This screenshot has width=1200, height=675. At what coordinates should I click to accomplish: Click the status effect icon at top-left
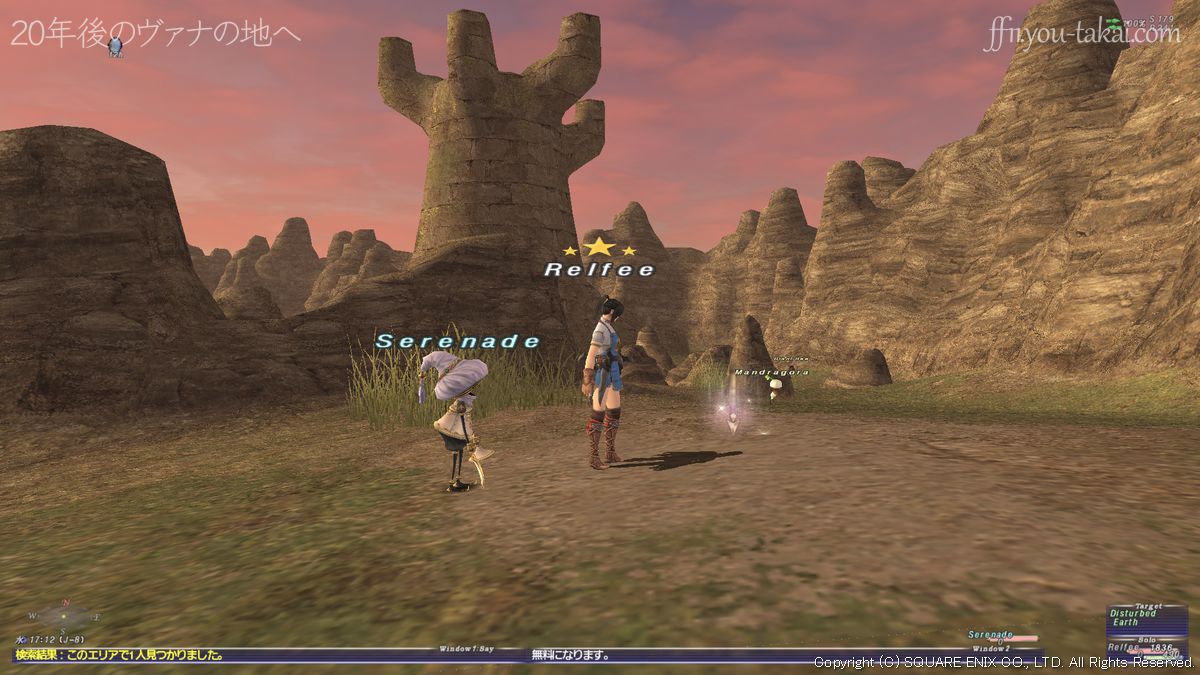[x=116, y=45]
